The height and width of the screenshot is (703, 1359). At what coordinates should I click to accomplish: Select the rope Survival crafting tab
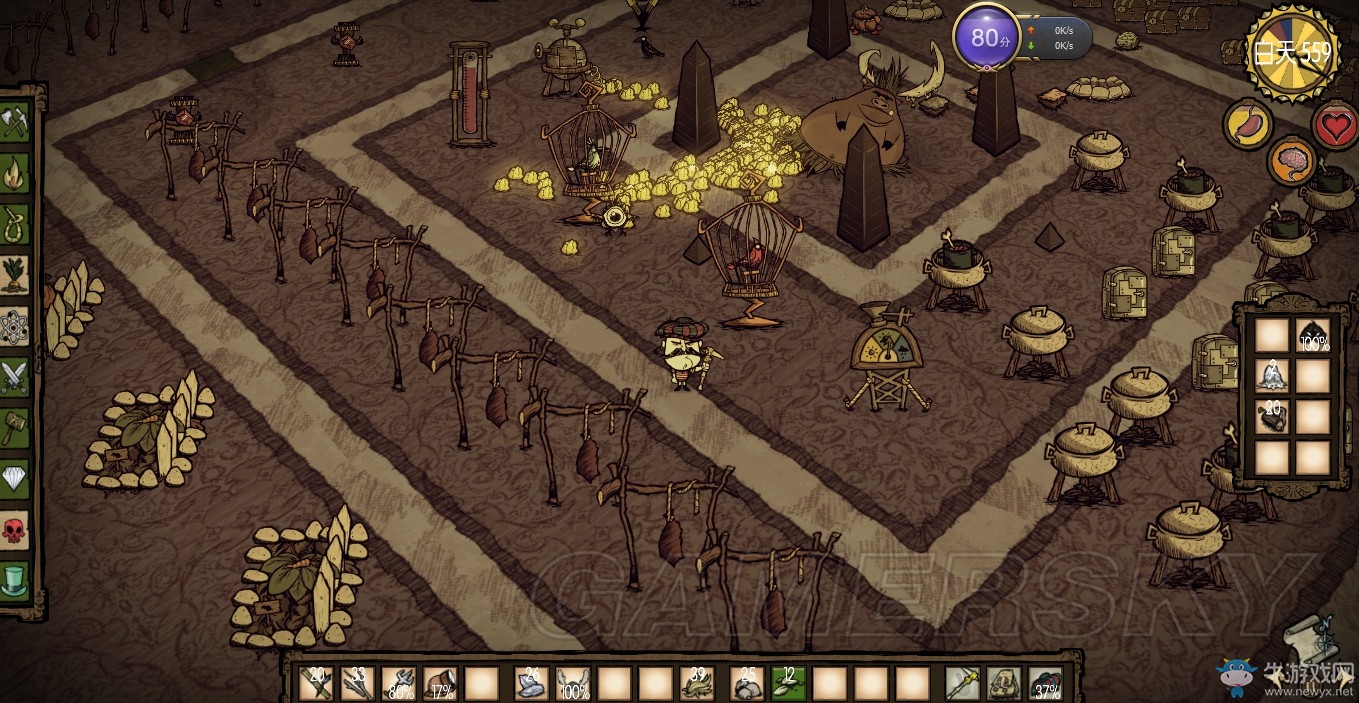(15, 222)
